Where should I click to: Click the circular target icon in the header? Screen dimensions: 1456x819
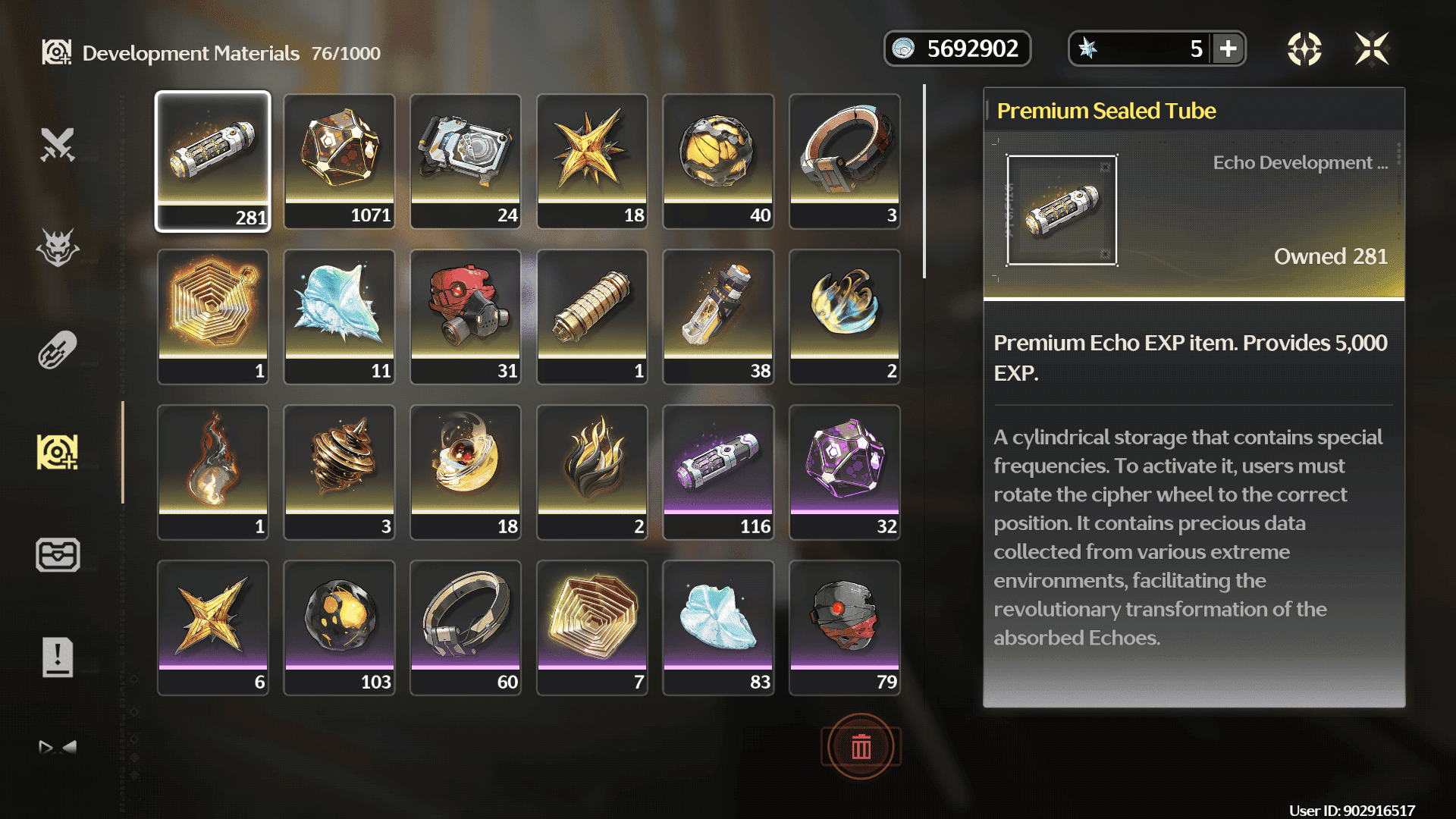coord(1304,49)
